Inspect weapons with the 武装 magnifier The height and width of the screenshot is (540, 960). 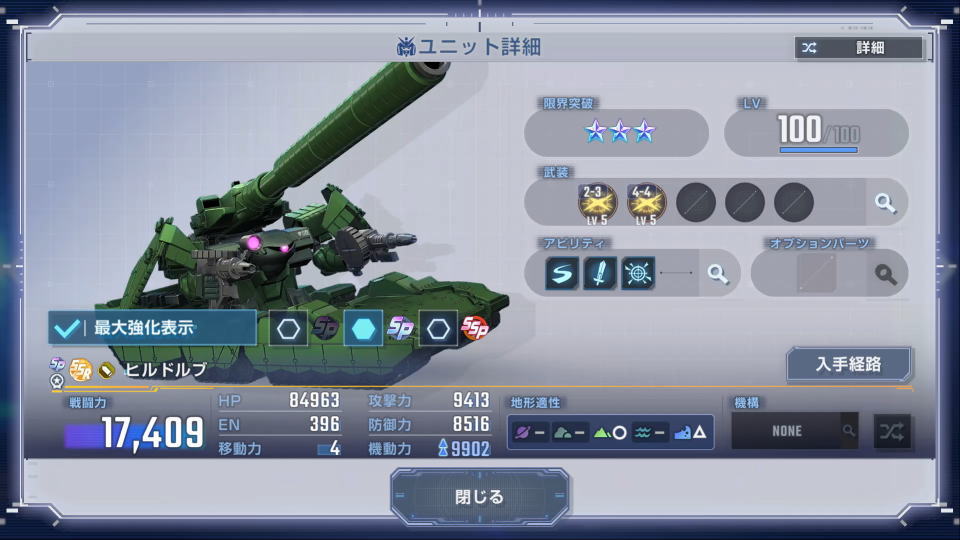coord(885,203)
